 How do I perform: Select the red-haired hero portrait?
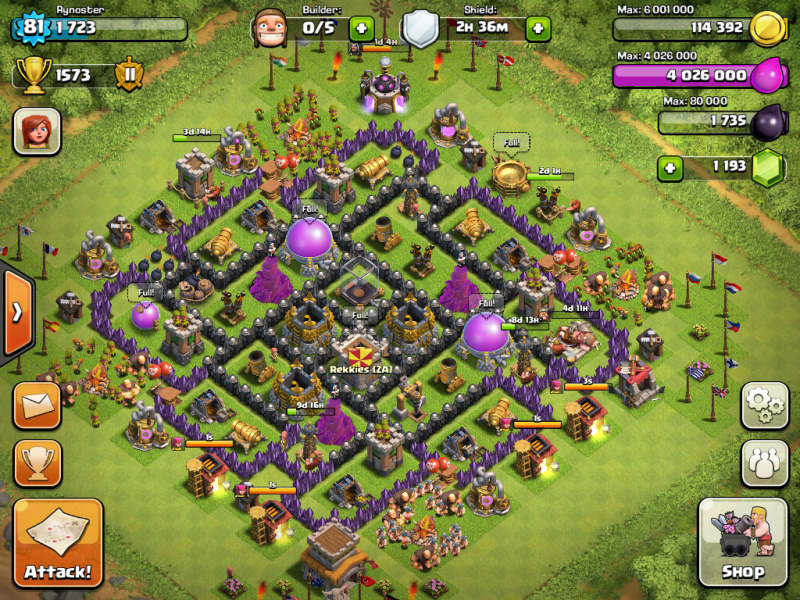point(37,131)
